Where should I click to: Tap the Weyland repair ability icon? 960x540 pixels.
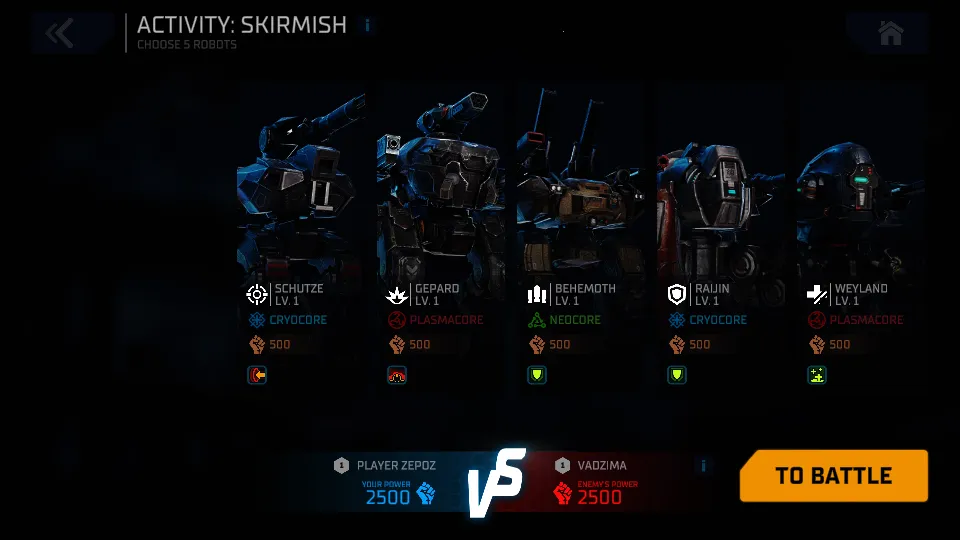tap(817, 375)
